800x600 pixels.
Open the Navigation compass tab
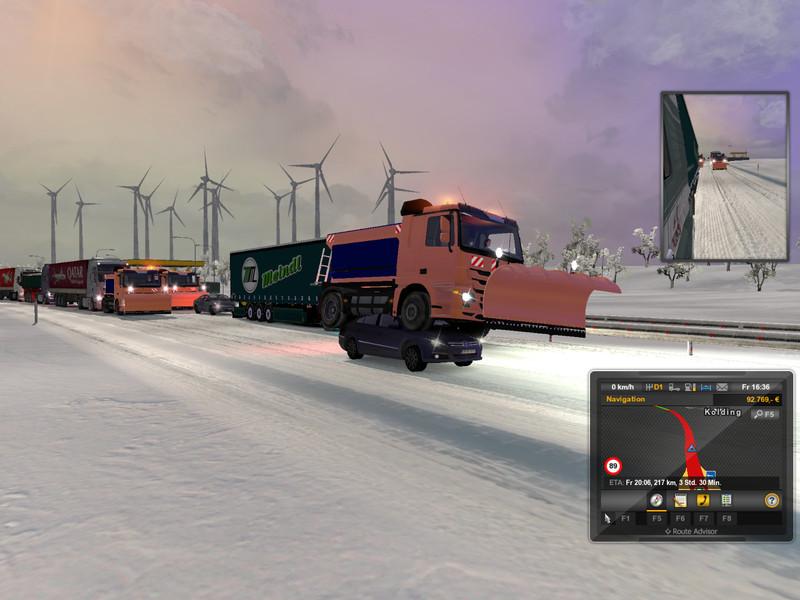pos(656,499)
